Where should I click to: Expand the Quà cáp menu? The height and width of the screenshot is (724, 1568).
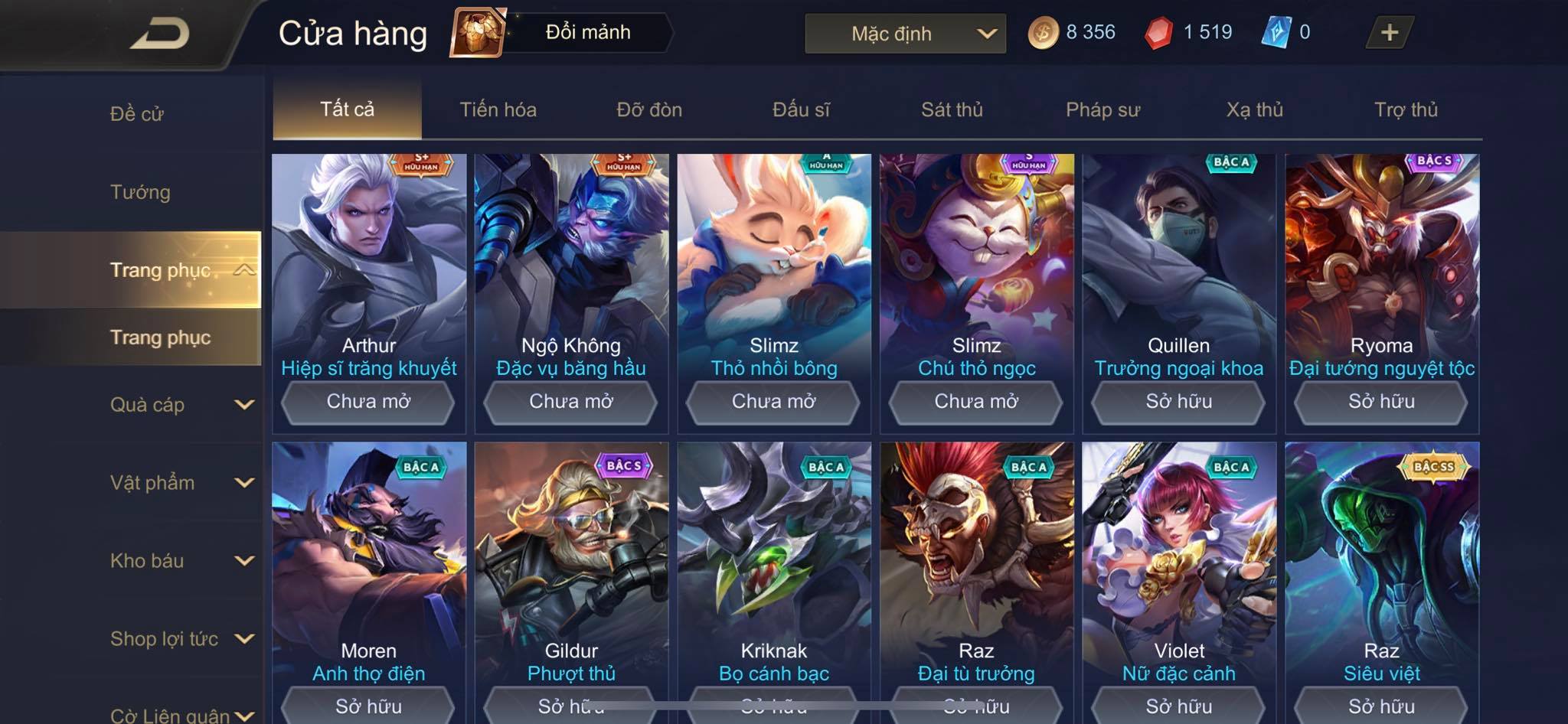(181, 405)
